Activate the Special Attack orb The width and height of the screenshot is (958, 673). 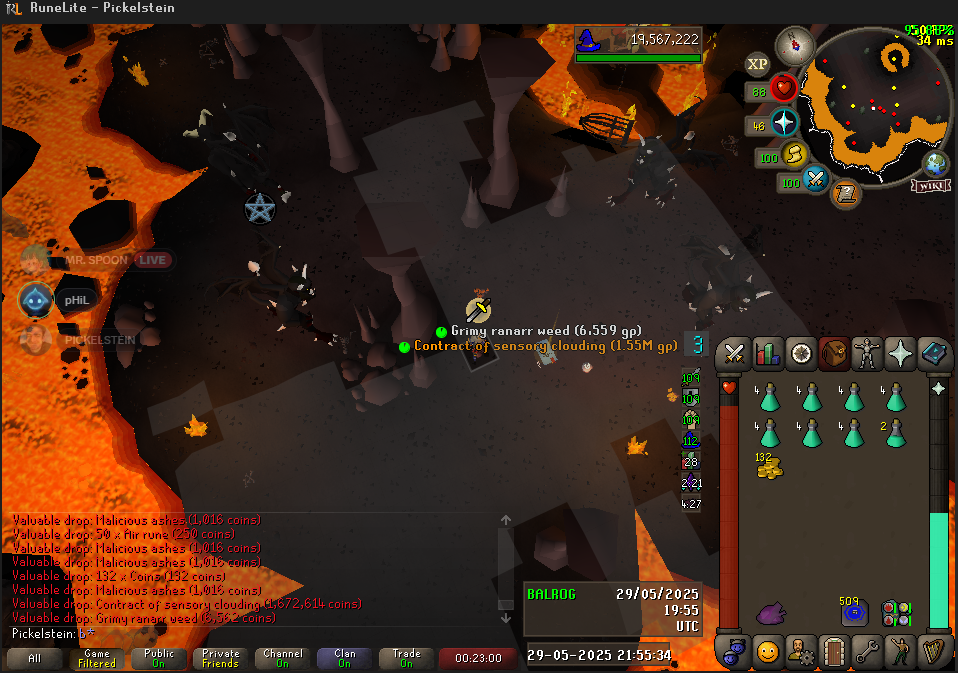pyautogui.click(x=818, y=180)
